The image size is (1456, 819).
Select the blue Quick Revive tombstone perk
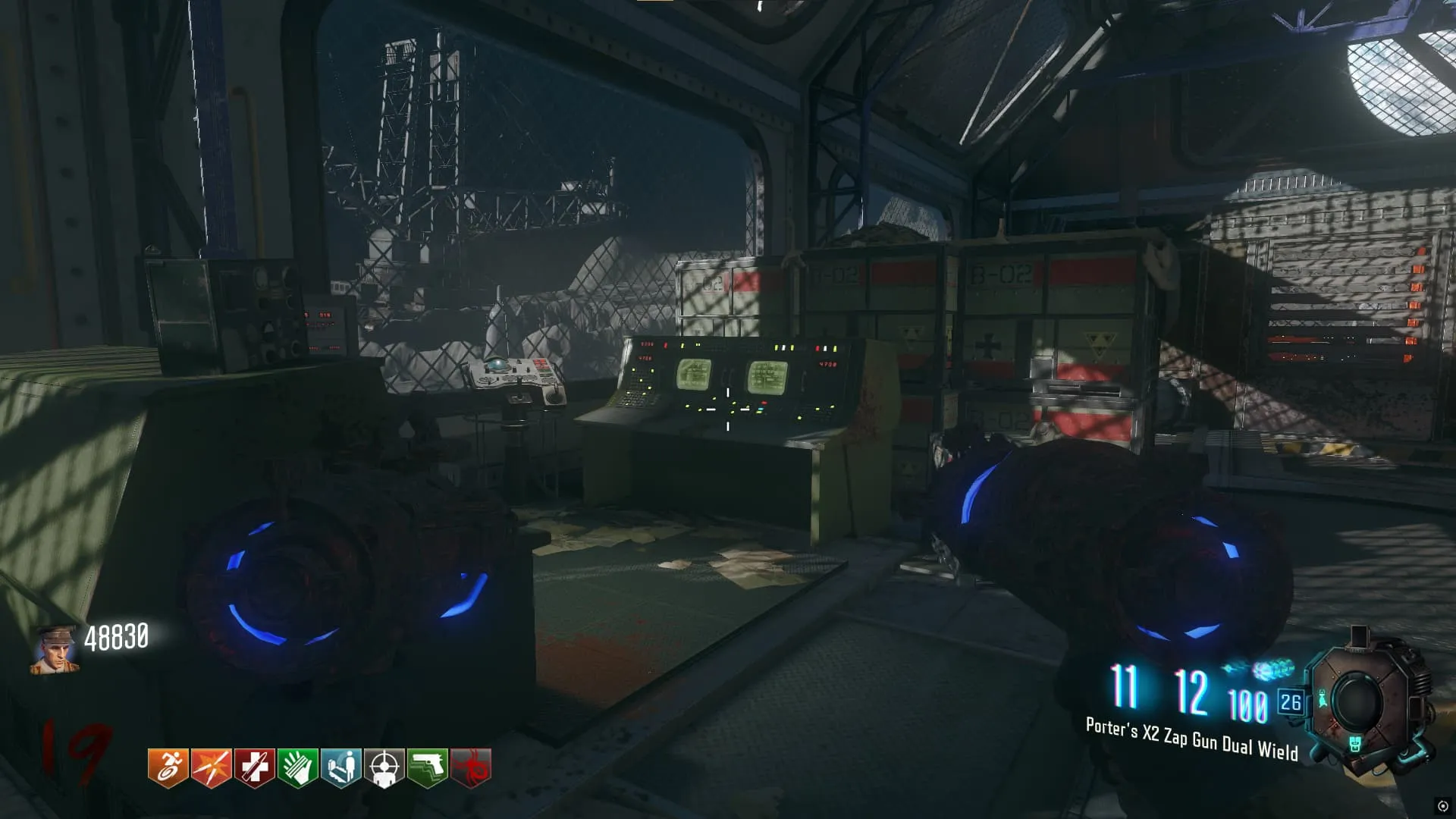pos(341,767)
